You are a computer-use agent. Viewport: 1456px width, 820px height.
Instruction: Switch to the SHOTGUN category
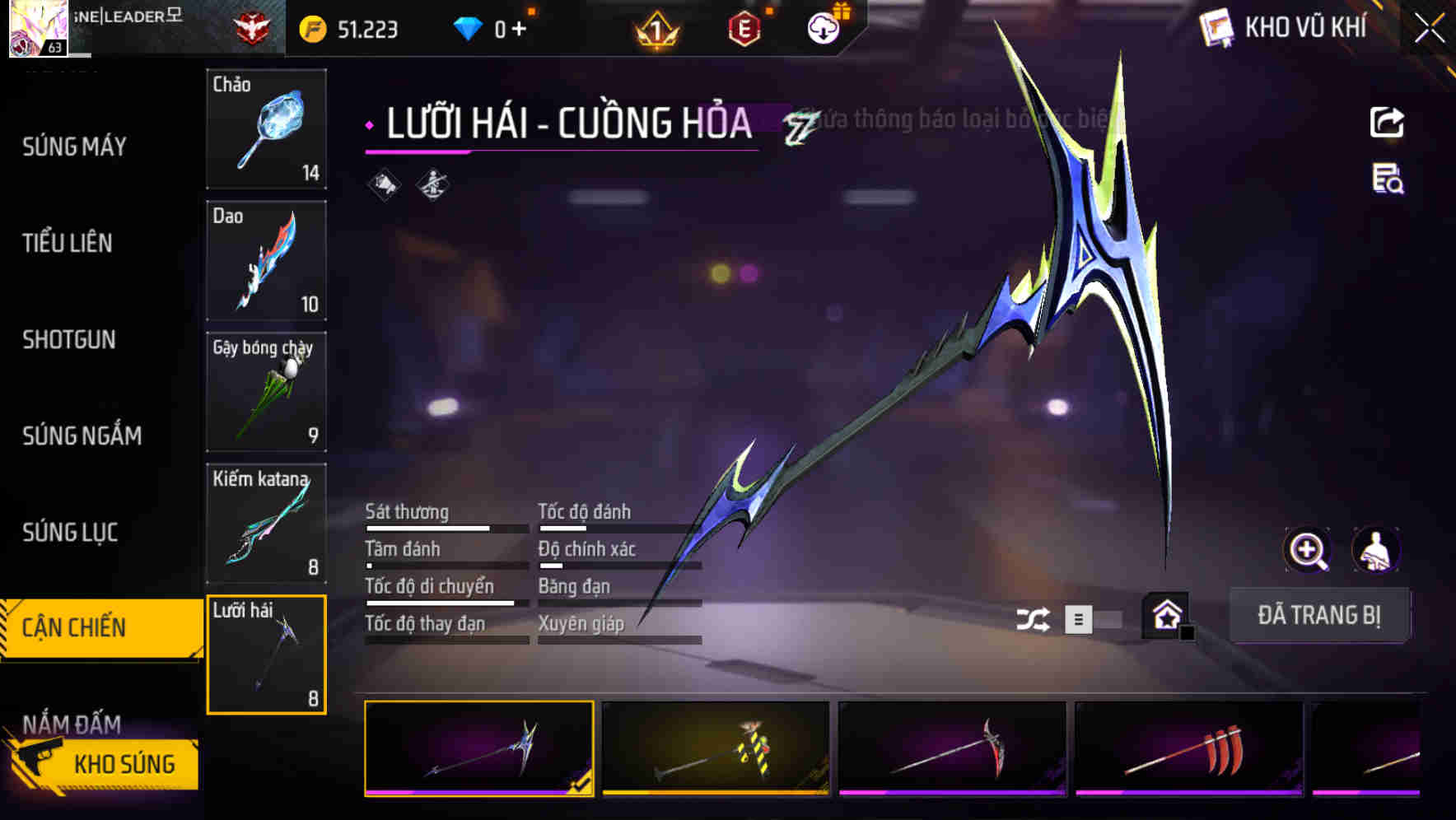(70, 340)
